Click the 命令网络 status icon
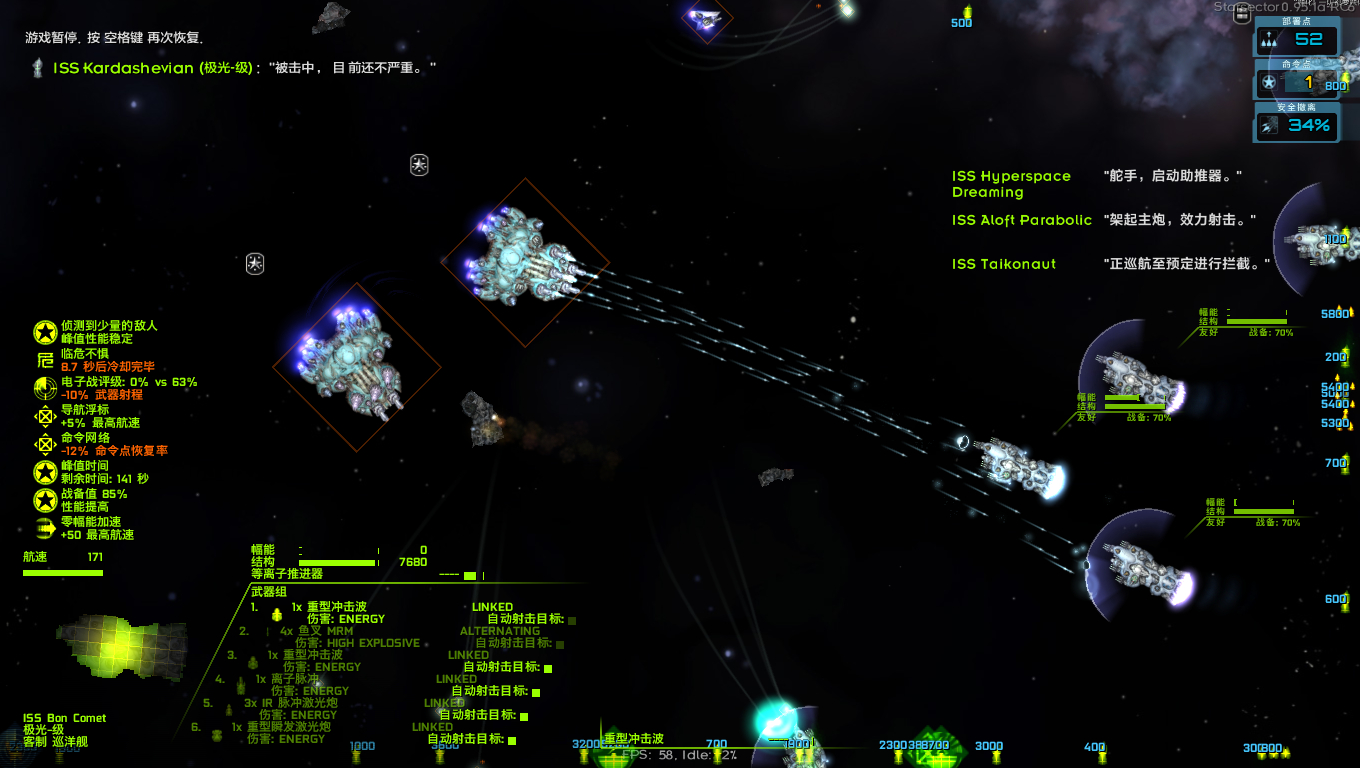1360x768 pixels. tap(44, 444)
